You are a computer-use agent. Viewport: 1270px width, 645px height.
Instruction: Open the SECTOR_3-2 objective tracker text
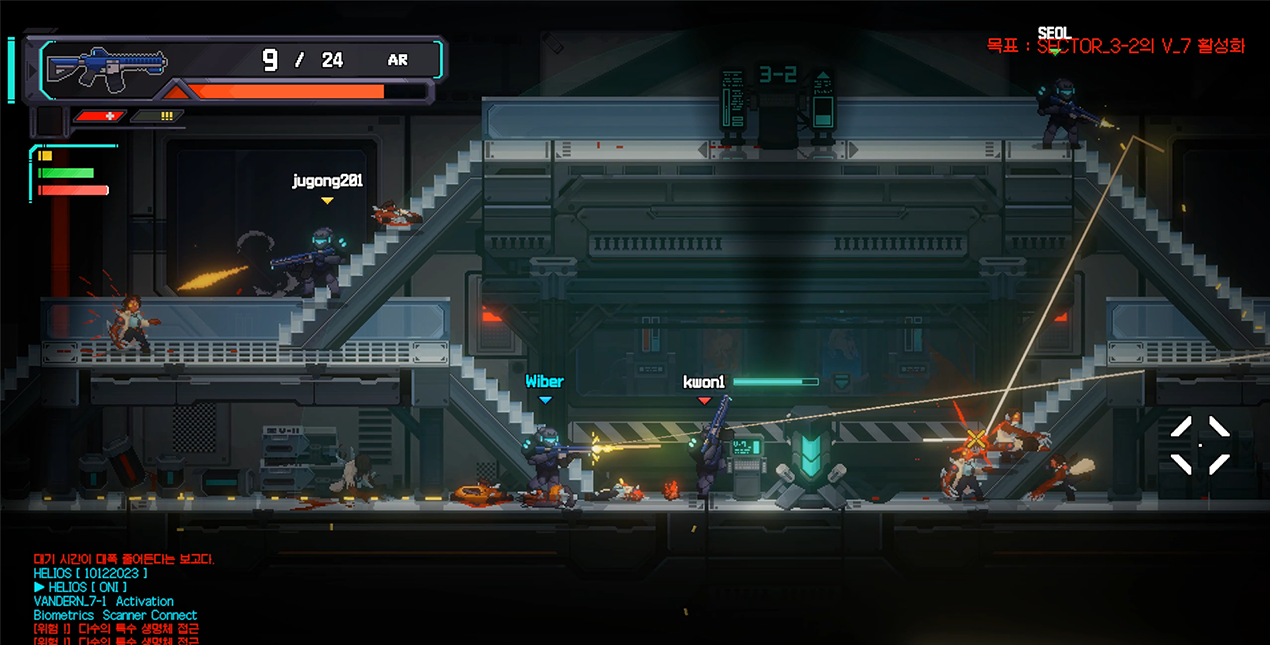coord(1115,46)
